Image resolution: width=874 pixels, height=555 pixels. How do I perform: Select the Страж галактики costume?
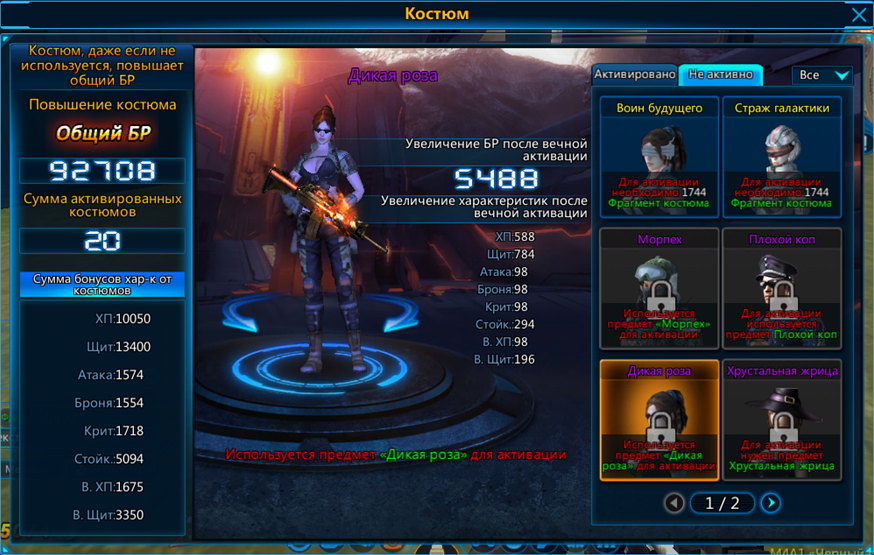point(781,156)
